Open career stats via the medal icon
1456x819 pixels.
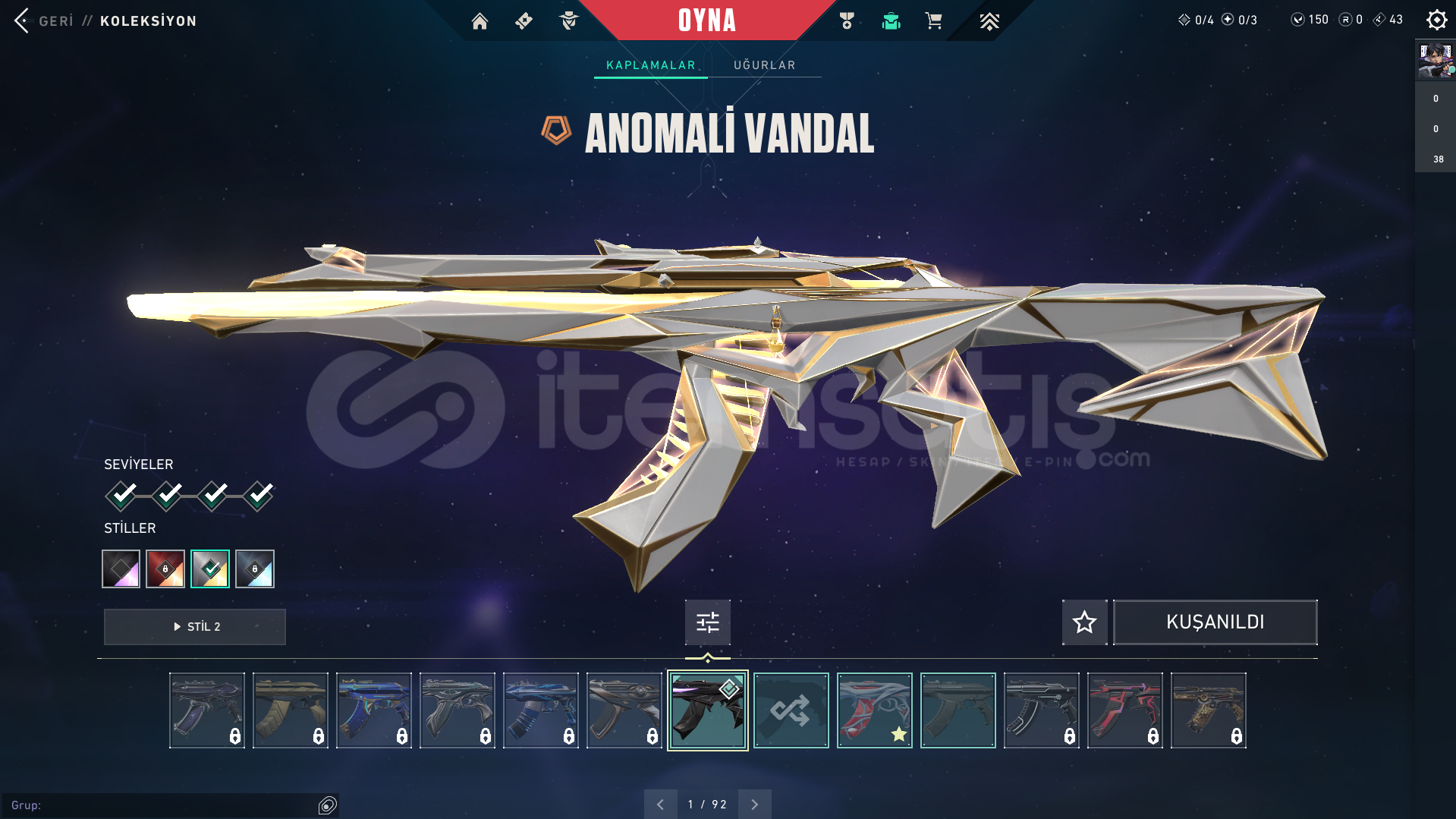847,21
